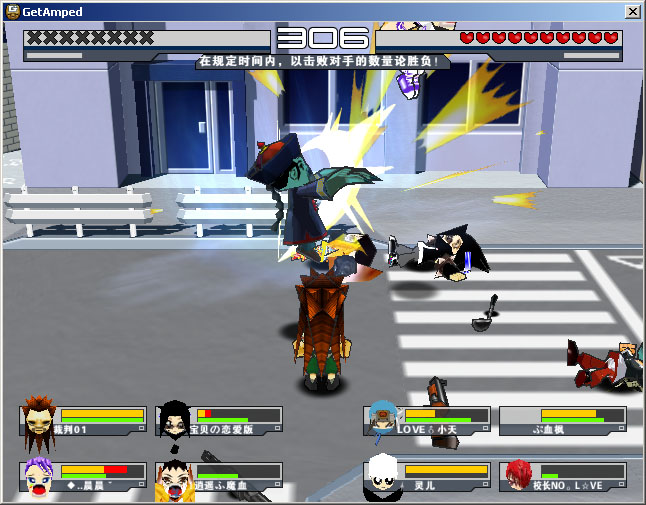This screenshot has width=646, height=505.
Task: Select the ぷ血枫 player panel
Action: point(563,420)
